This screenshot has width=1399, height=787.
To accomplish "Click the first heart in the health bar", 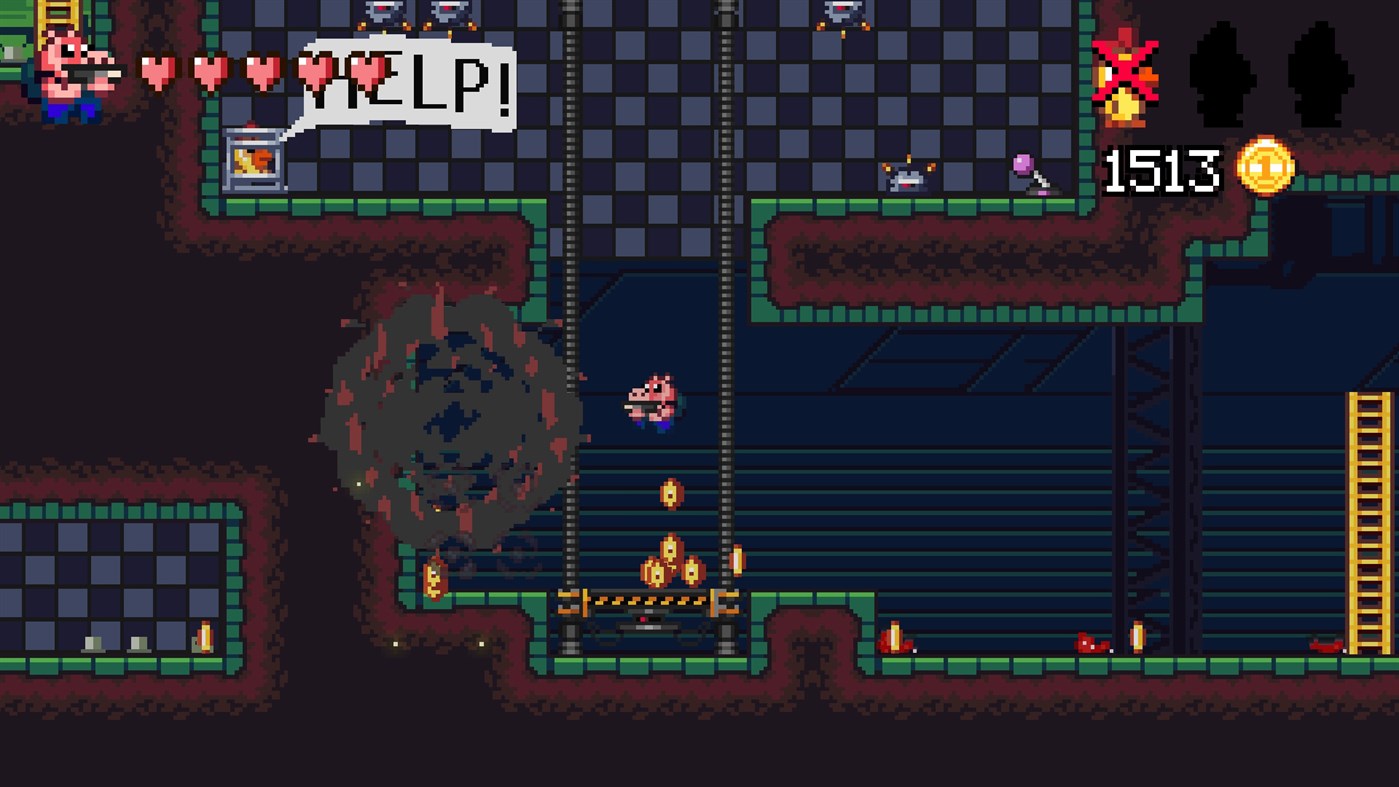I will pyautogui.click(x=157, y=72).
